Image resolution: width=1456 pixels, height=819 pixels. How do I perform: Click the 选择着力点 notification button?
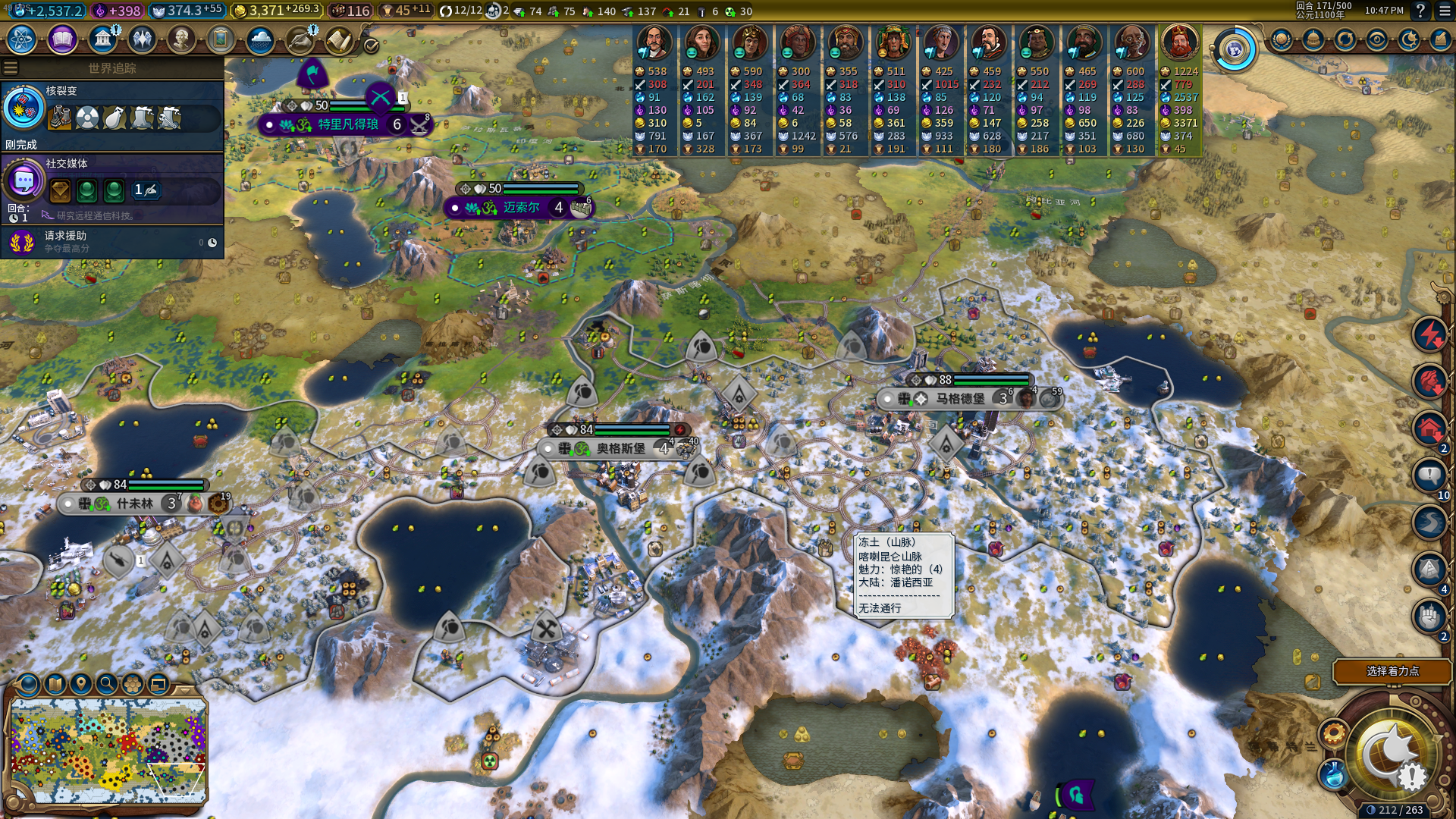pyautogui.click(x=1392, y=671)
